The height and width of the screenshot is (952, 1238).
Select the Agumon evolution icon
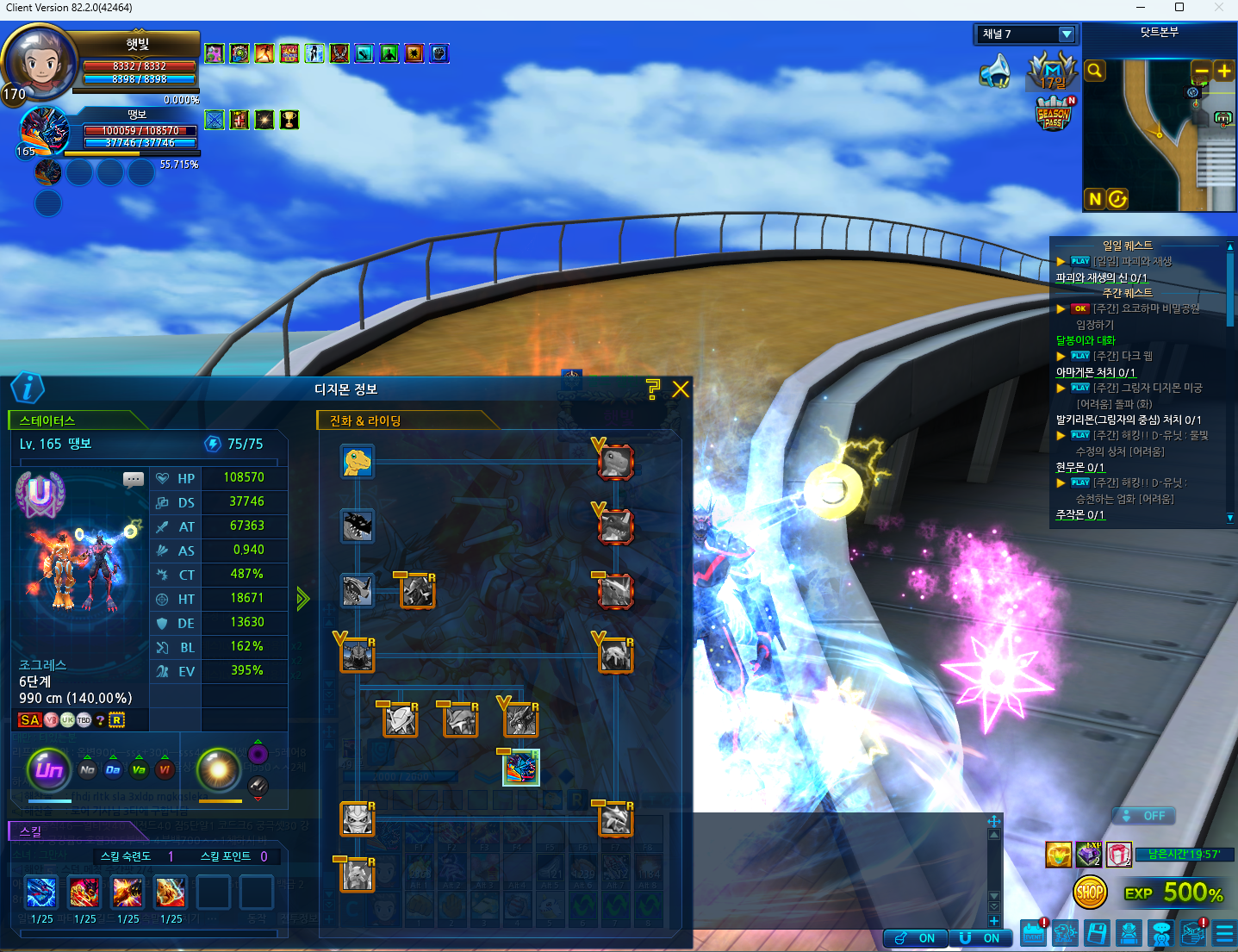tap(357, 462)
